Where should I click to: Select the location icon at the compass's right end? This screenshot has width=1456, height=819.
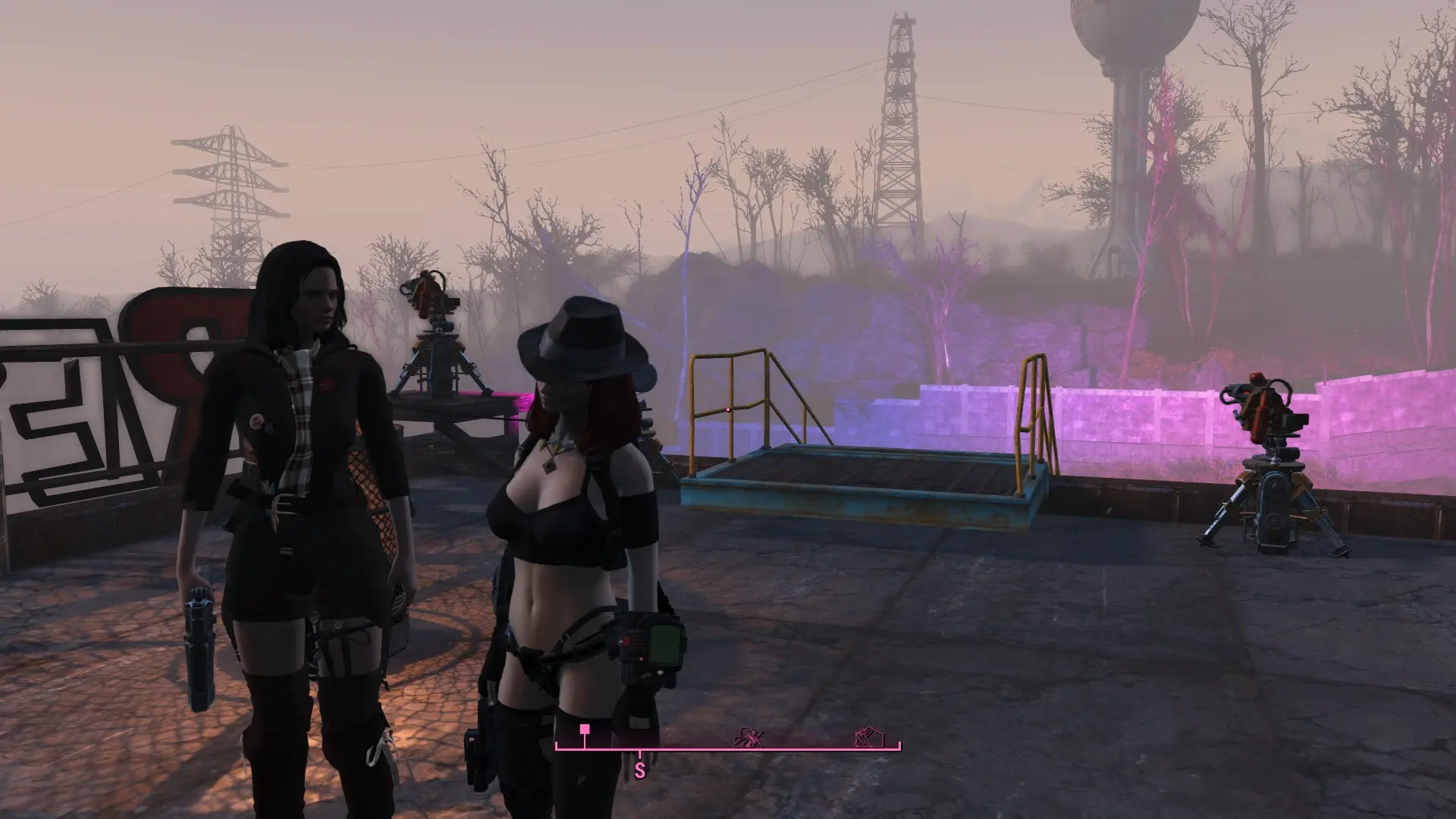866,736
